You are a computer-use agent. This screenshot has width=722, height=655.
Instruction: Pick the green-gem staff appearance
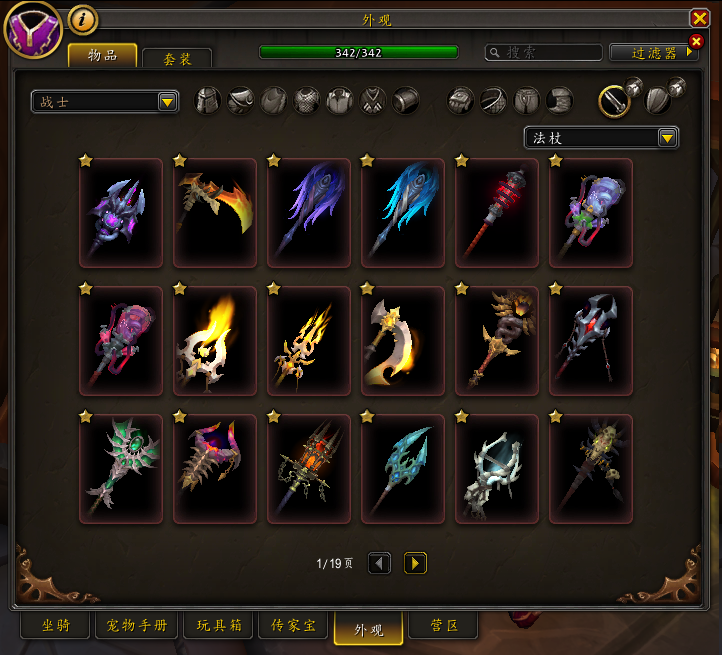(x=120, y=469)
